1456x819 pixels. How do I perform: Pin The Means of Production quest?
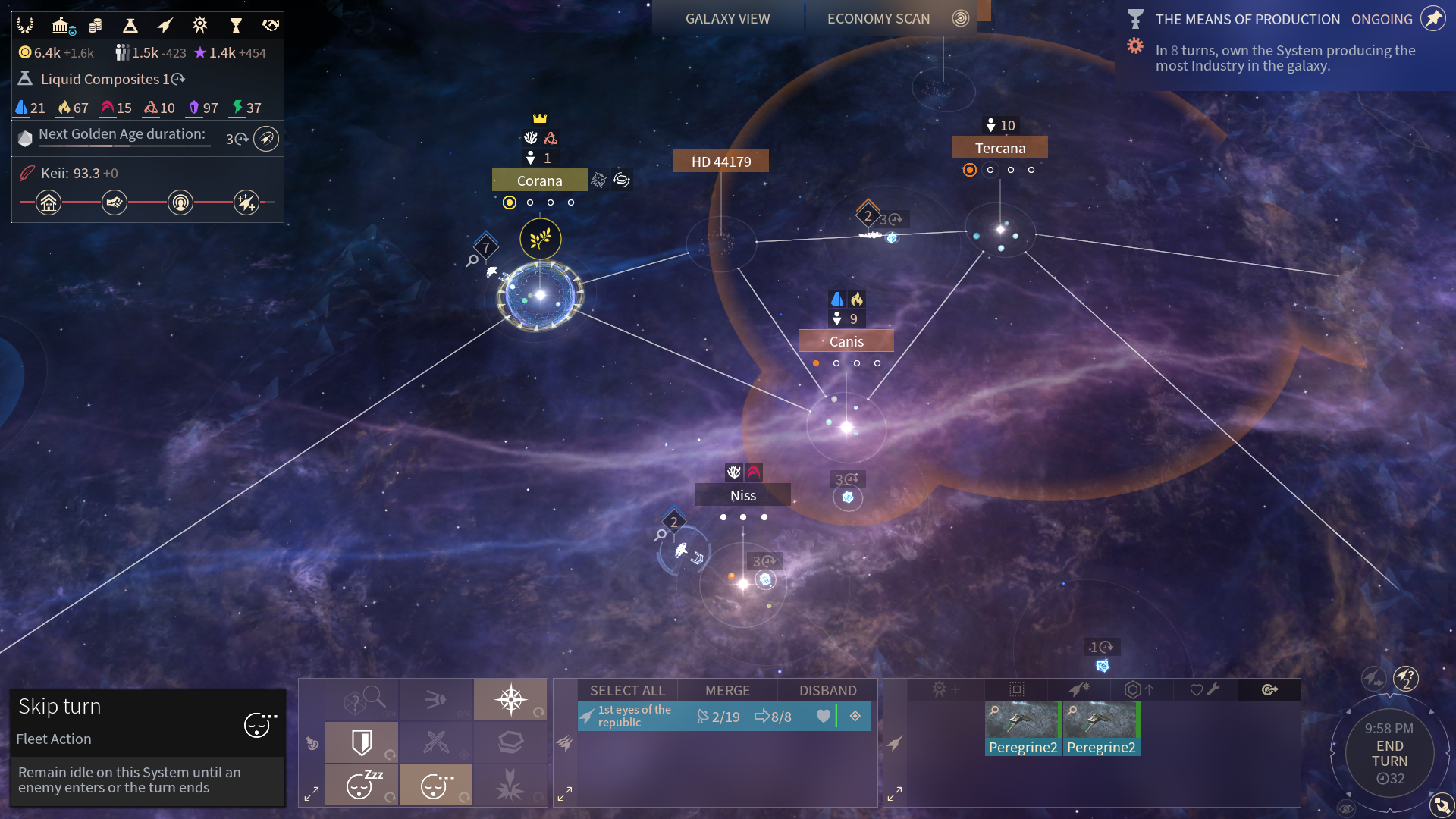[1432, 19]
